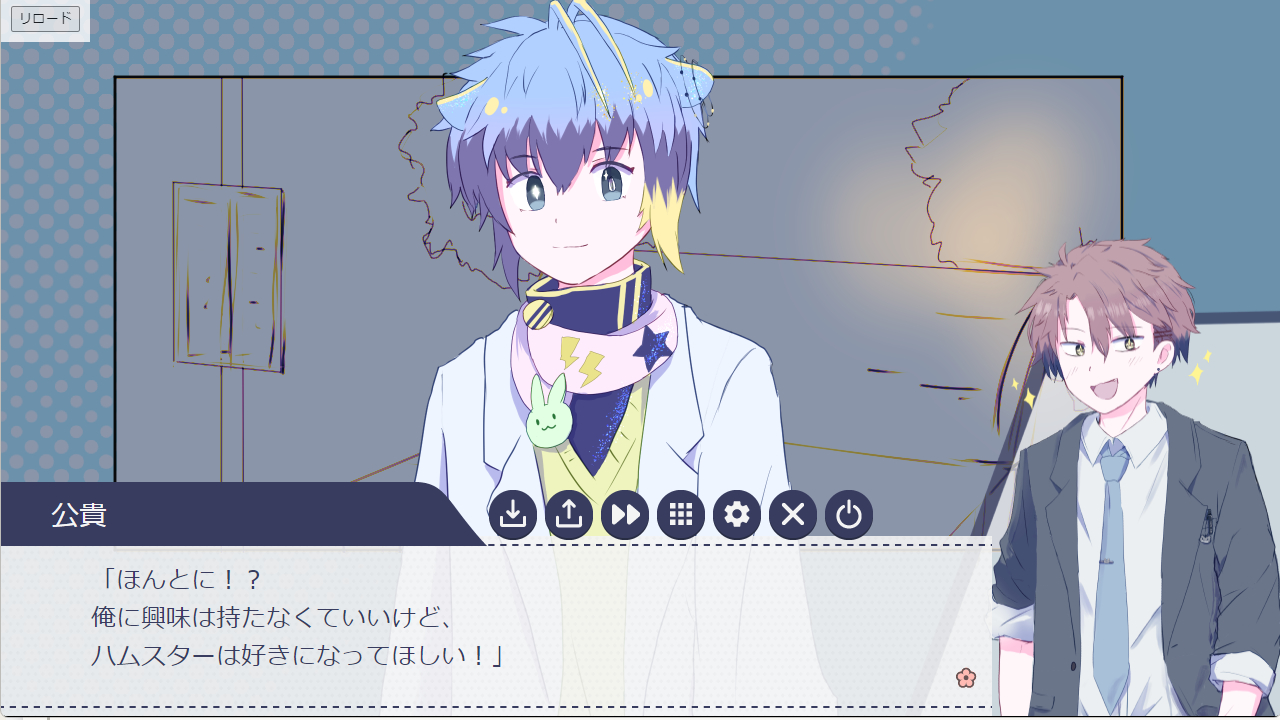
Task: Activate the fast-forward skip button
Action: (x=625, y=515)
